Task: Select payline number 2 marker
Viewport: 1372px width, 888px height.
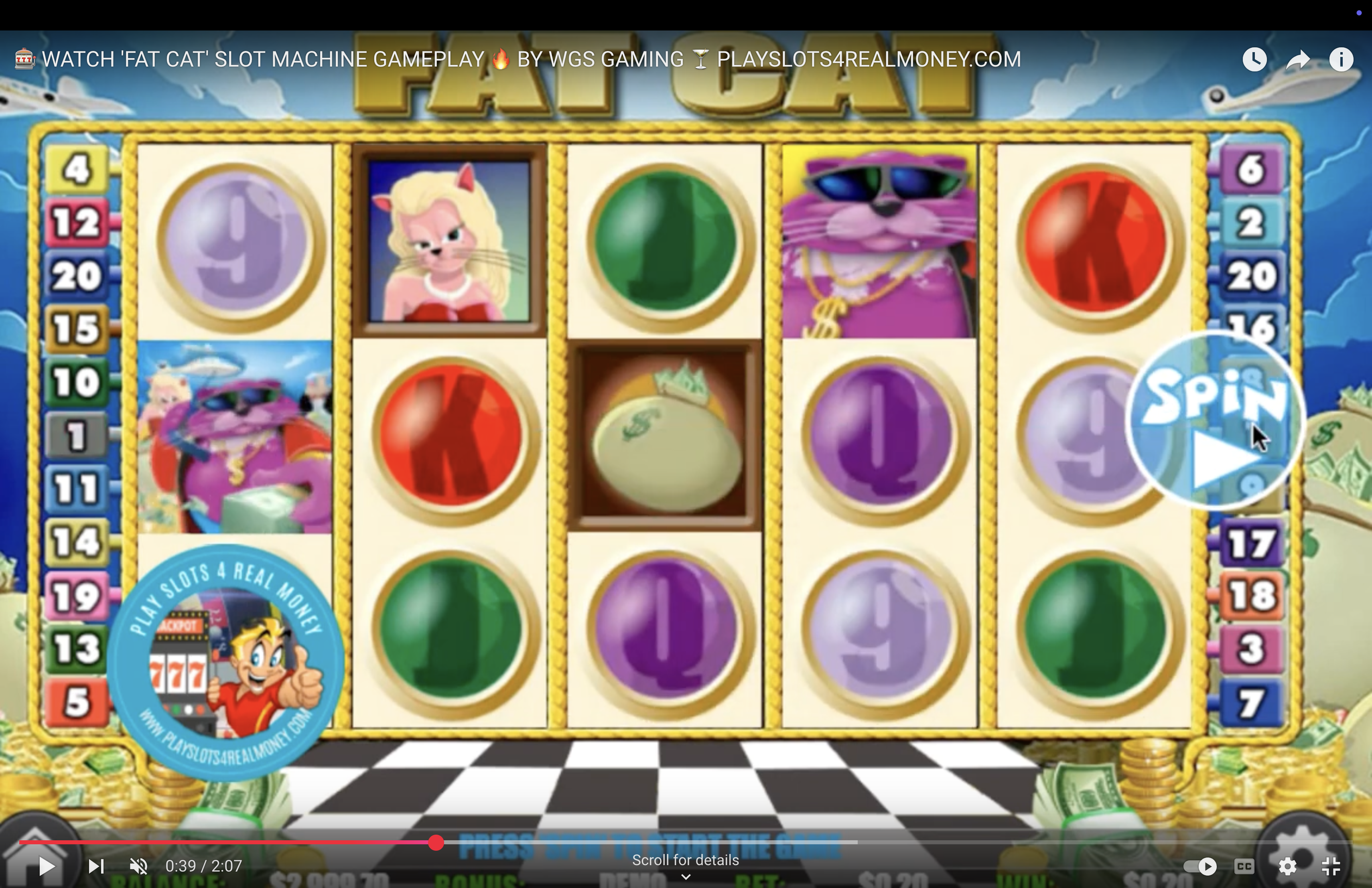Action: click(1250, 222)
